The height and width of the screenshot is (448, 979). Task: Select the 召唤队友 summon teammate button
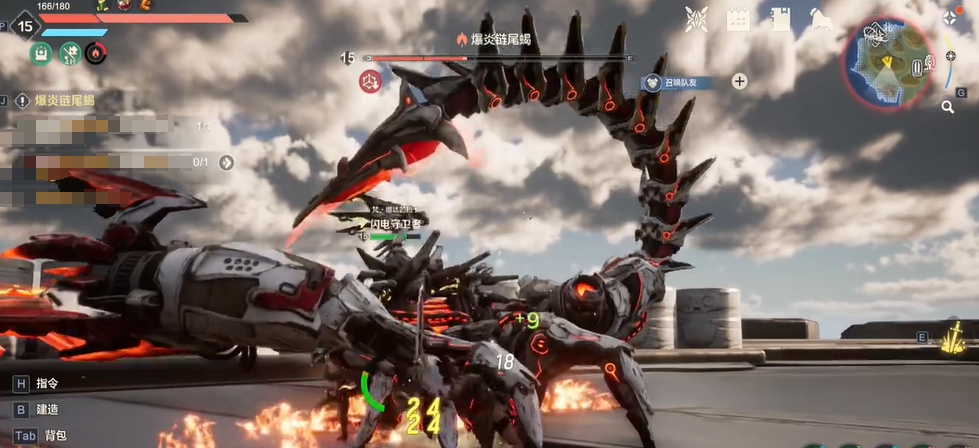[678, 82]
